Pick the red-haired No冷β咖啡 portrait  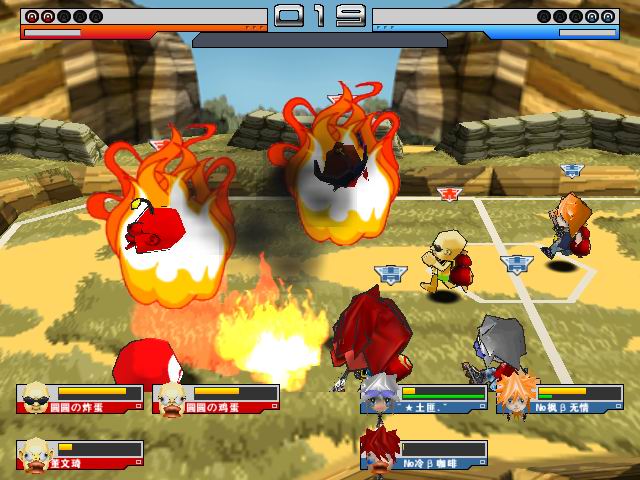tap(380, 449)
